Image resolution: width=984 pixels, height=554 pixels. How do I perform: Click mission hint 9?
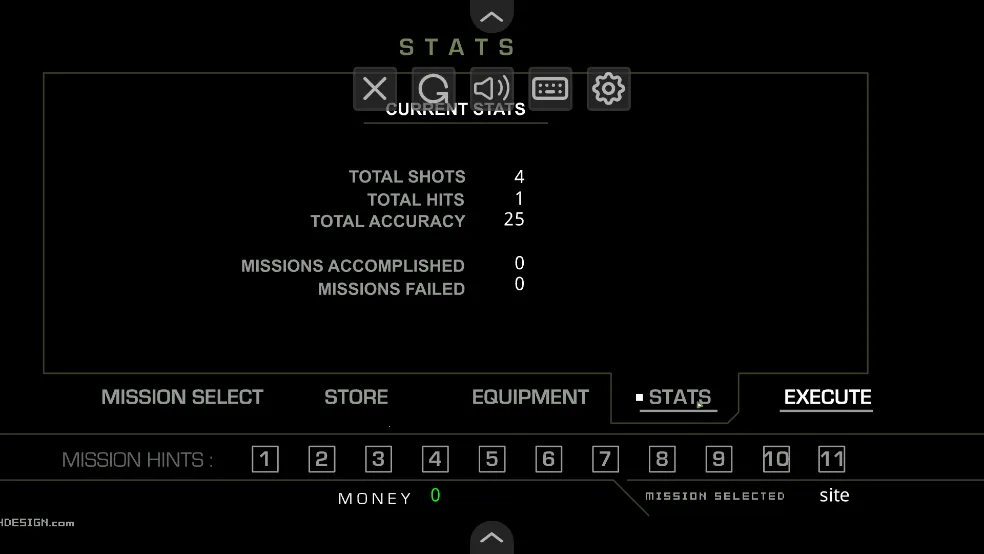pos(718,459)
